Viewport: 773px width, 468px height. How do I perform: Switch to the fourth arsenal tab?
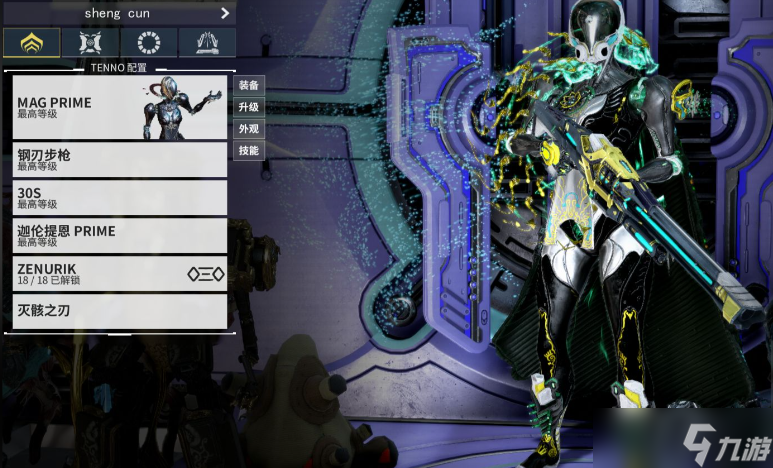point(207,43)
